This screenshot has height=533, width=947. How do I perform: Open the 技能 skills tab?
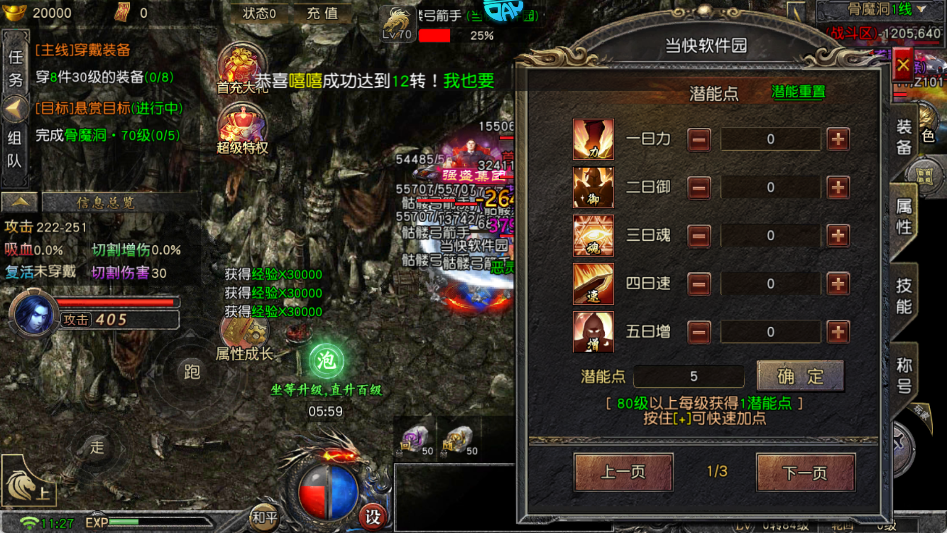click(904, 297)
